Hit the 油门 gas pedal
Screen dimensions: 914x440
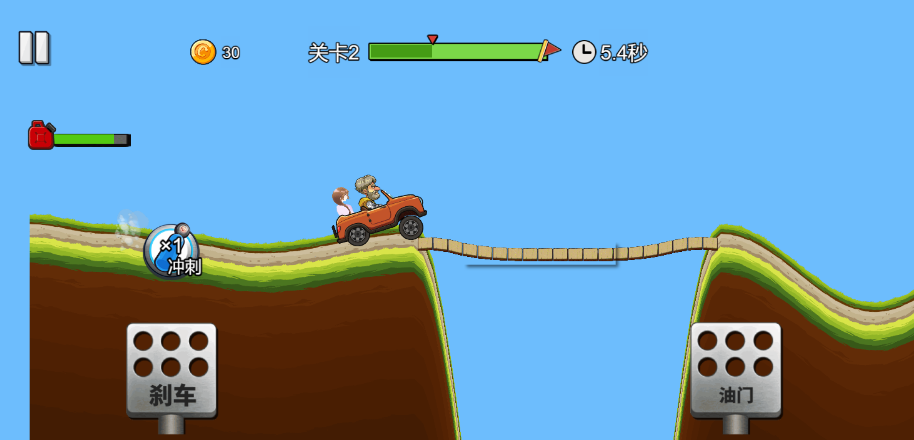tap(735, 369)
